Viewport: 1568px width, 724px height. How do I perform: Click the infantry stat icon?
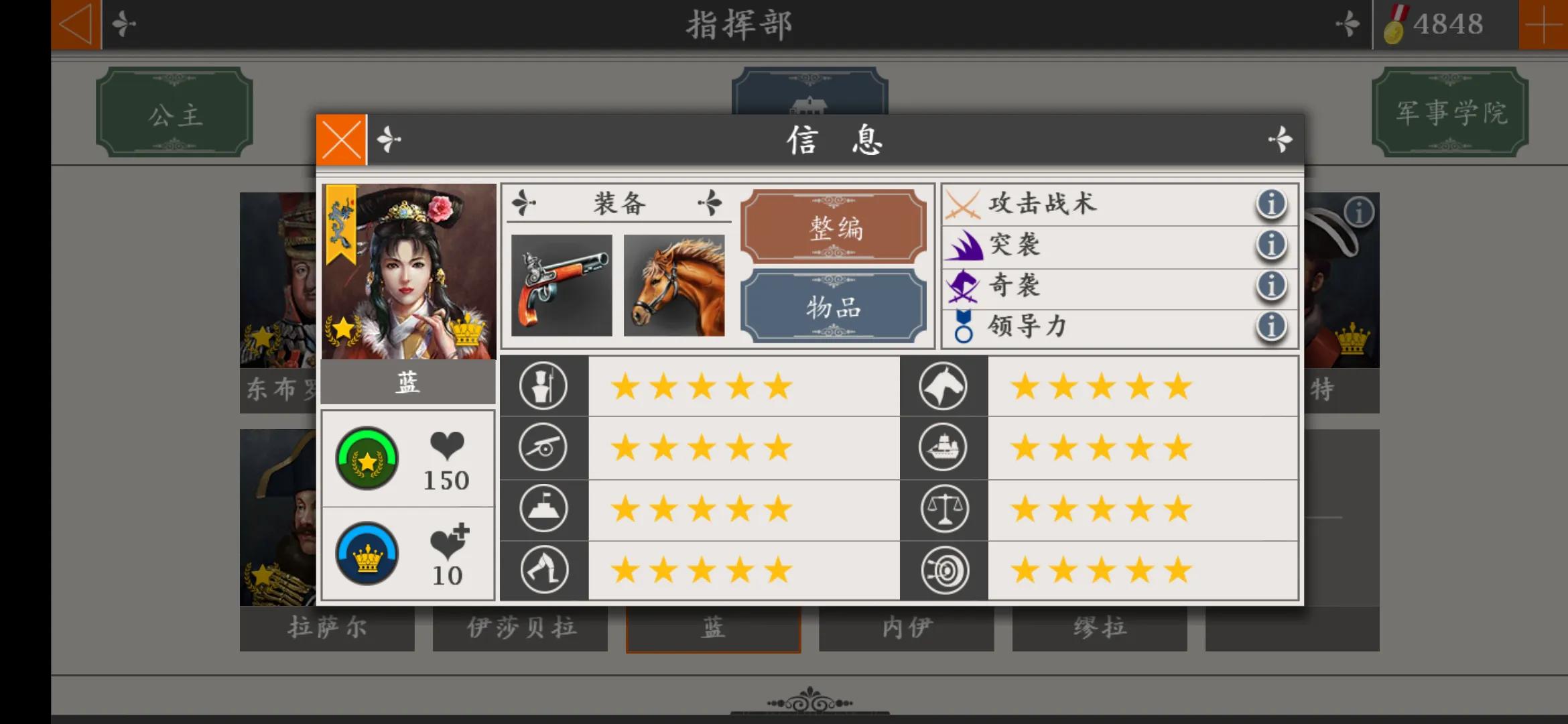(x=543, y=387)
